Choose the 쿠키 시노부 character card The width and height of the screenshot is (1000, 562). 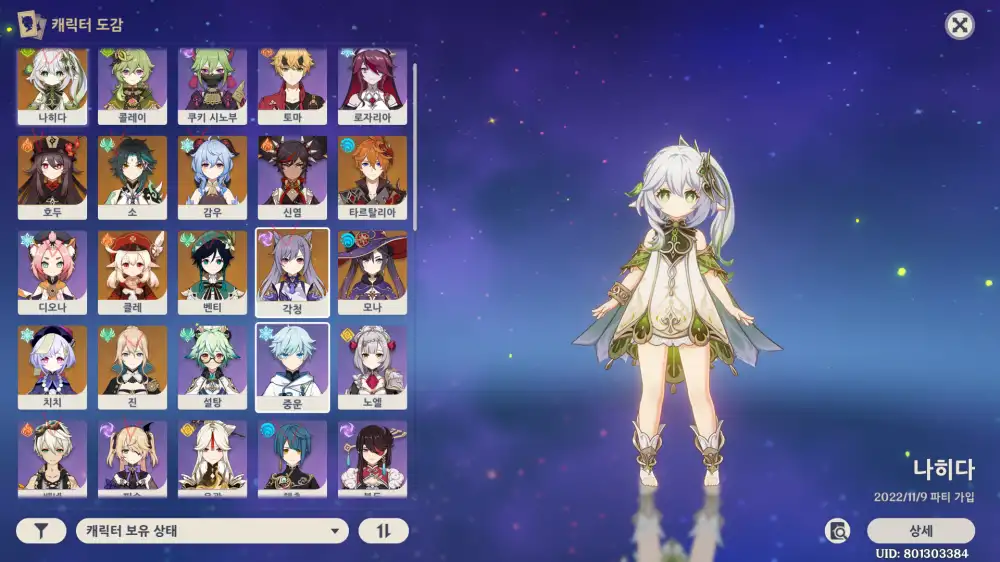pos(213,86)
